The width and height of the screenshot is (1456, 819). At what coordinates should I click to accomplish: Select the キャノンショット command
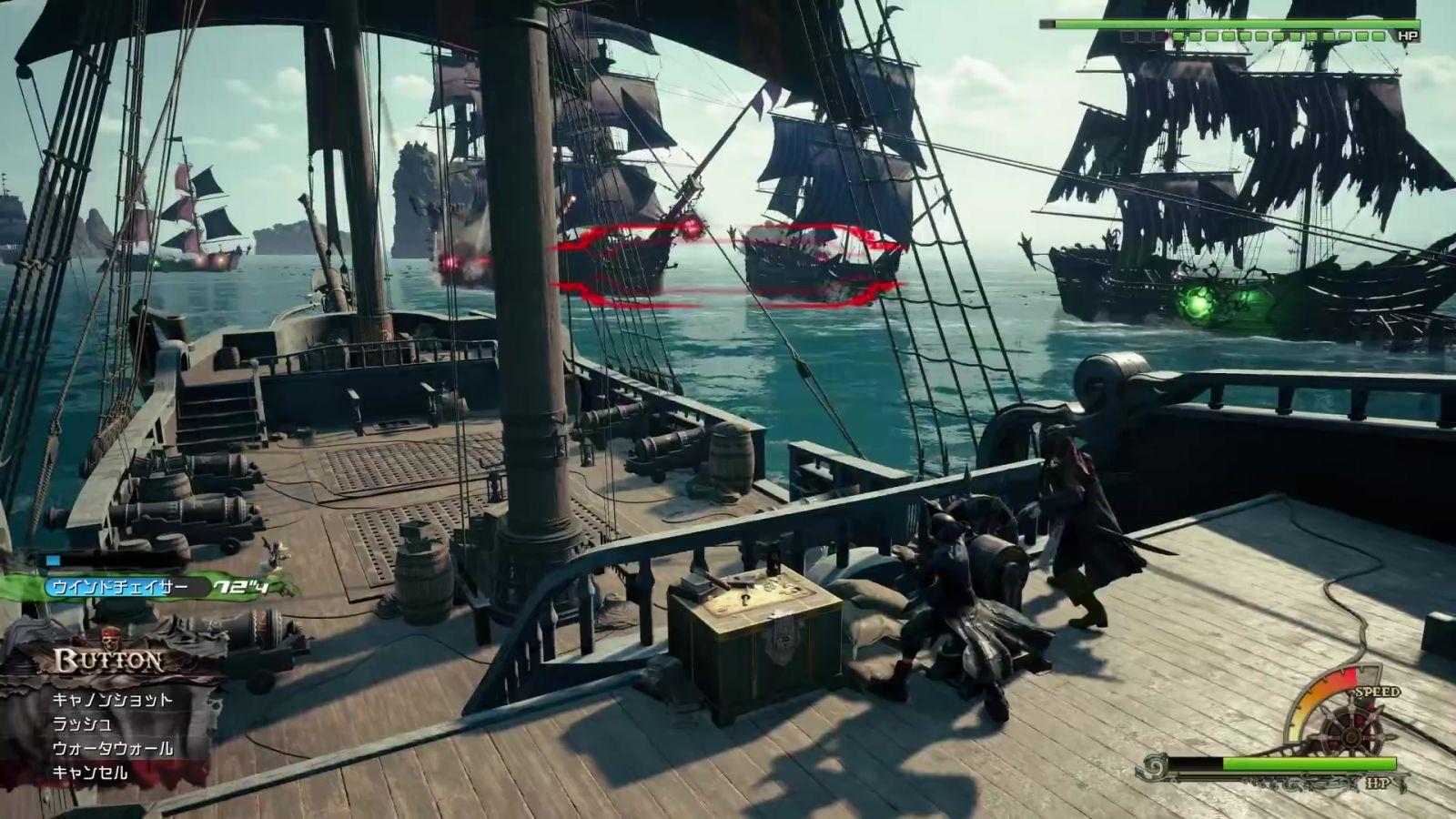[x=112, y=700]
